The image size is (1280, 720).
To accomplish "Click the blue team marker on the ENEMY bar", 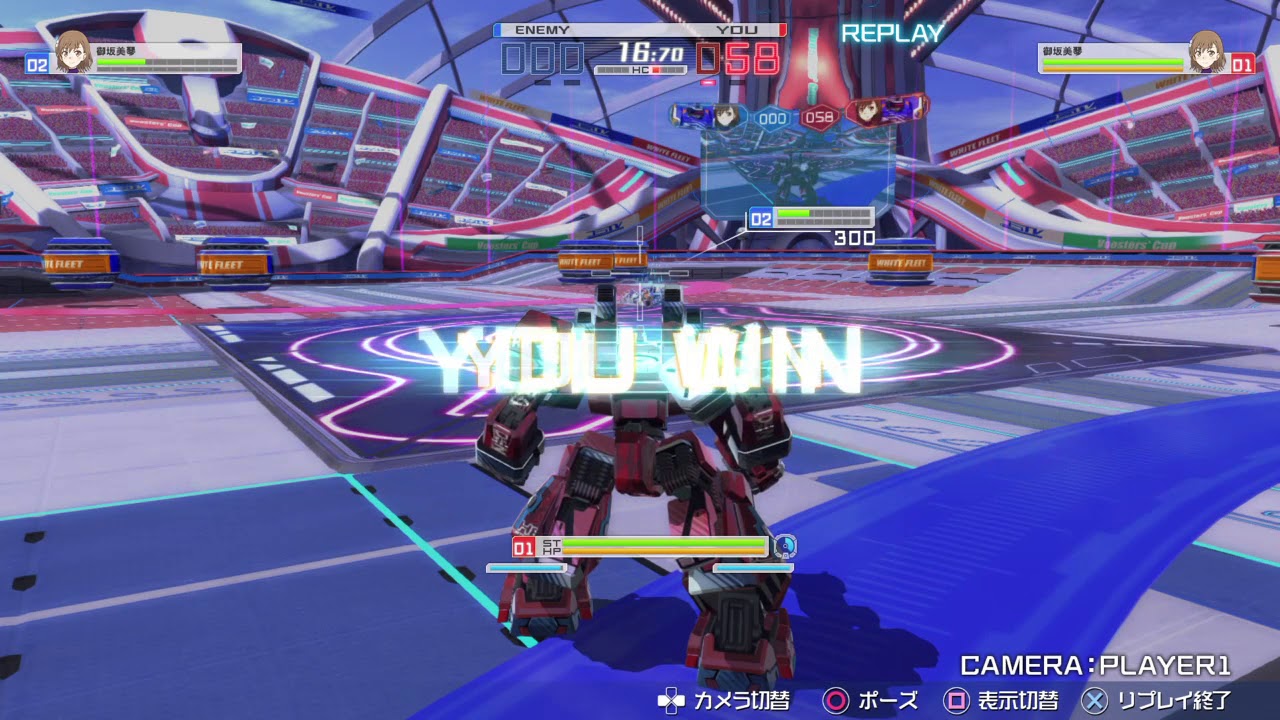I will (496, 32).
